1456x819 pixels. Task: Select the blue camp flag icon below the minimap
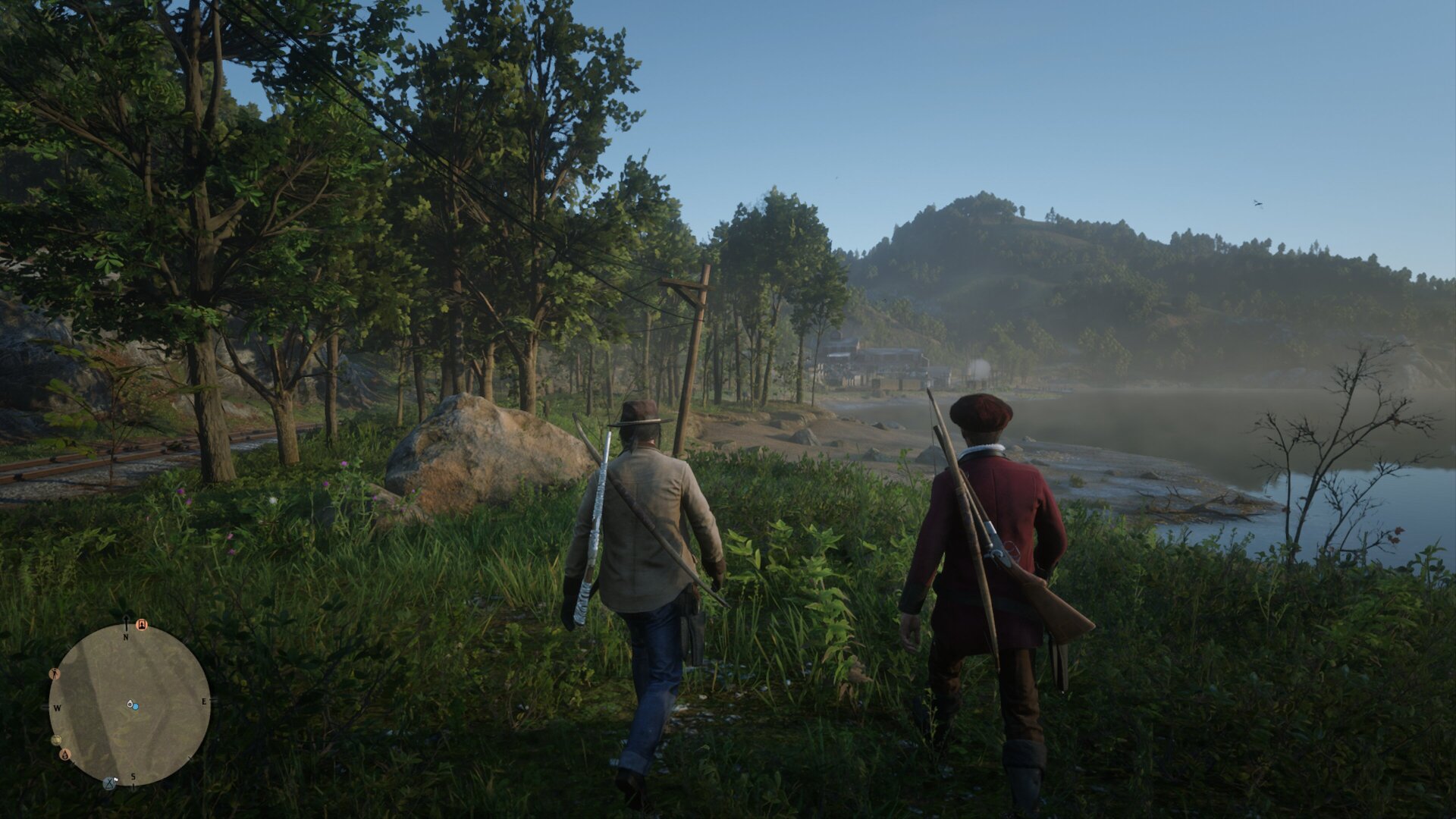(x=108, y=783)
